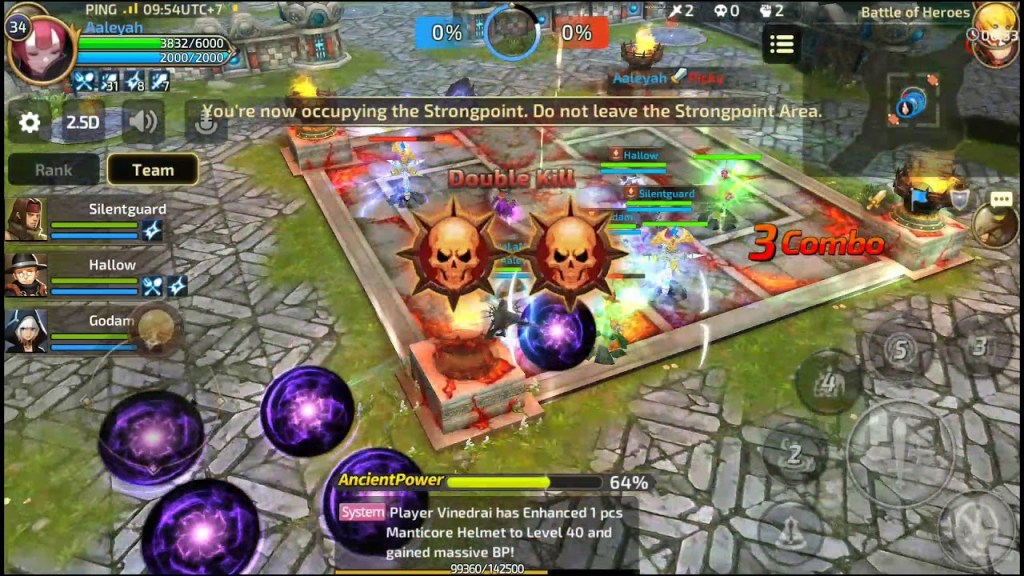1024x576 pixels.
Task: Open the settings gear menu
Action: pyautogui.click(x=30, y=123)
